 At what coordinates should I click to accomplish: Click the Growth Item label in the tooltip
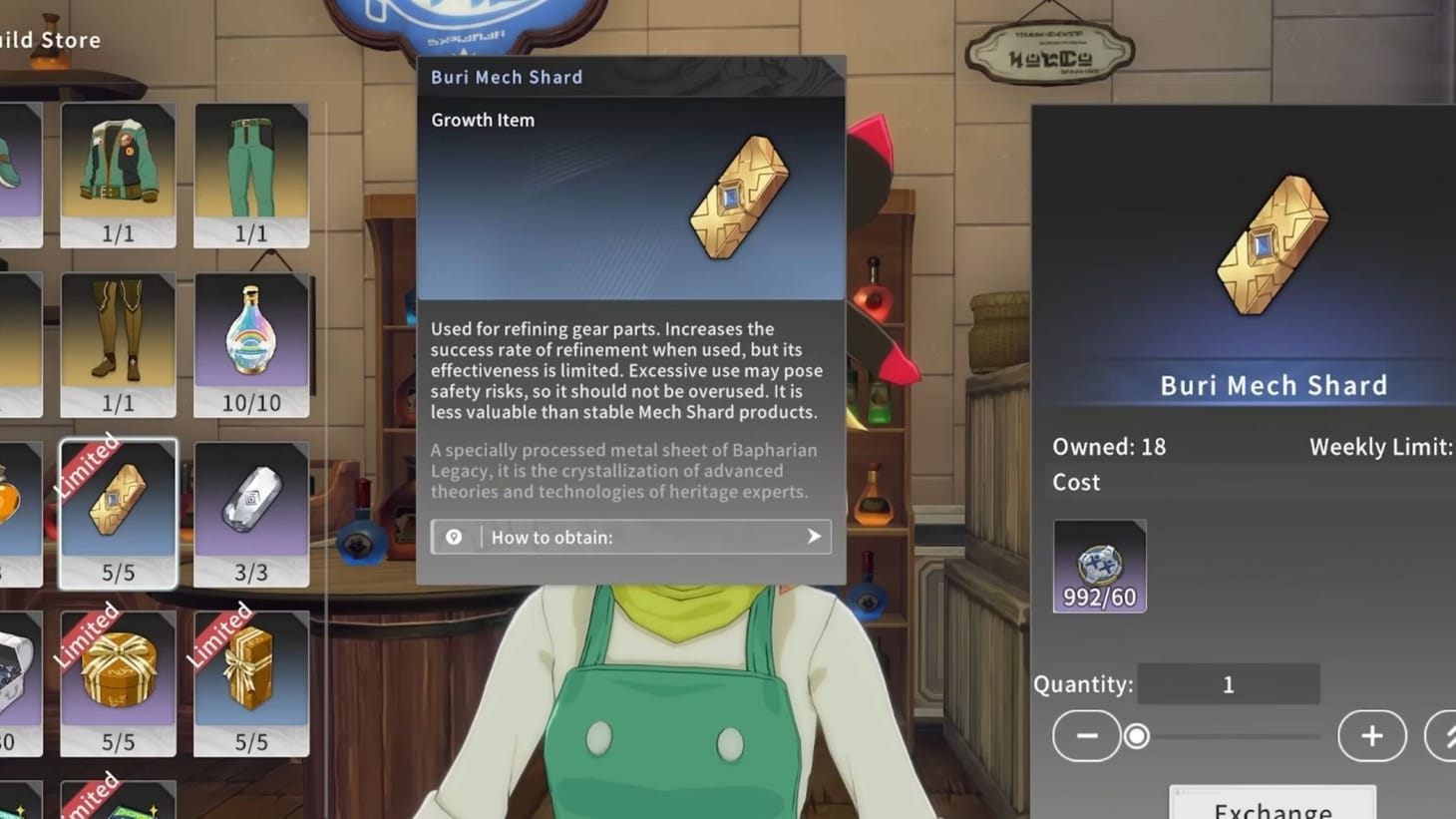482,120
